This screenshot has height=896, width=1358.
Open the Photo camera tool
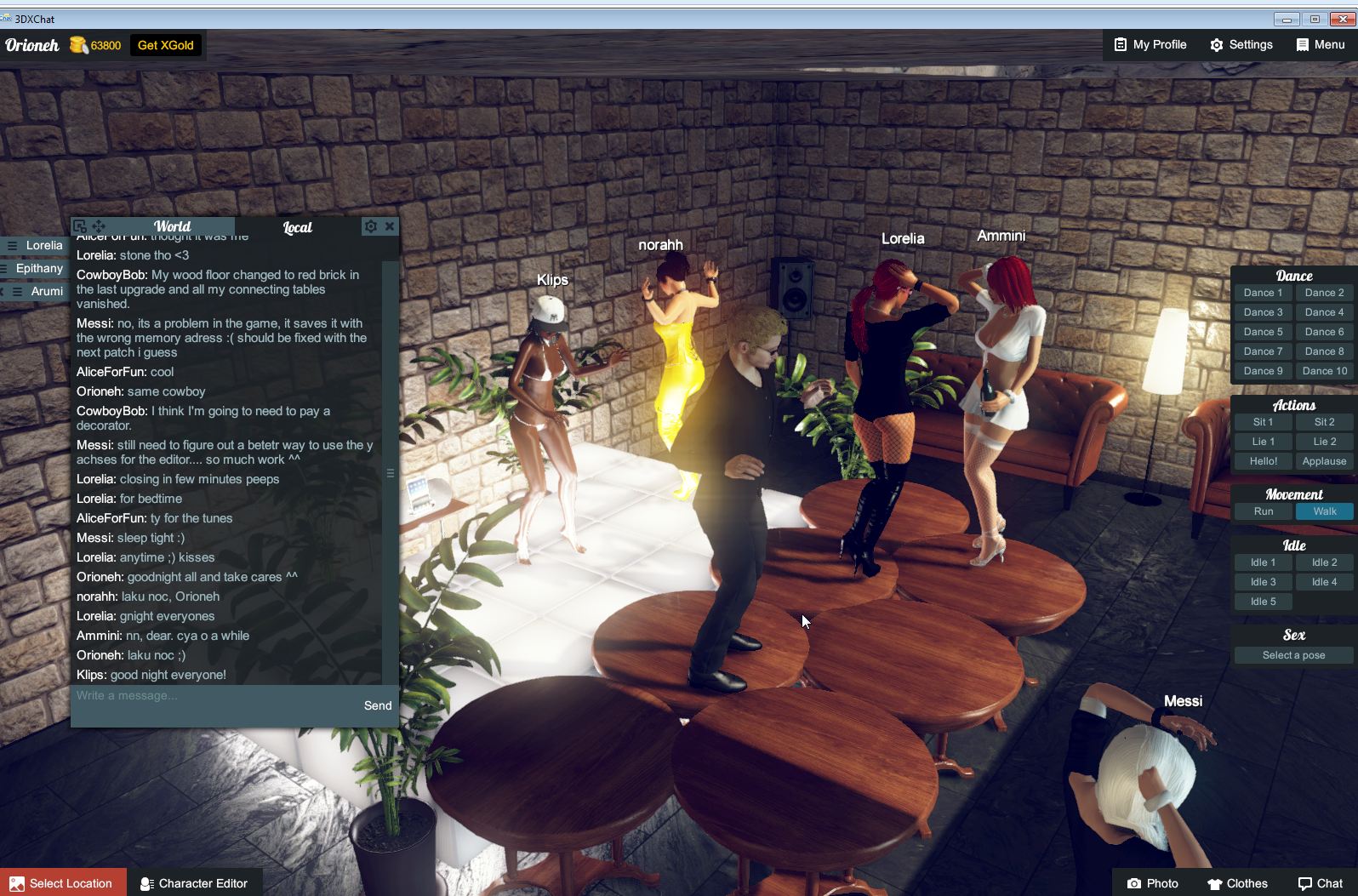click(1153, 883)
